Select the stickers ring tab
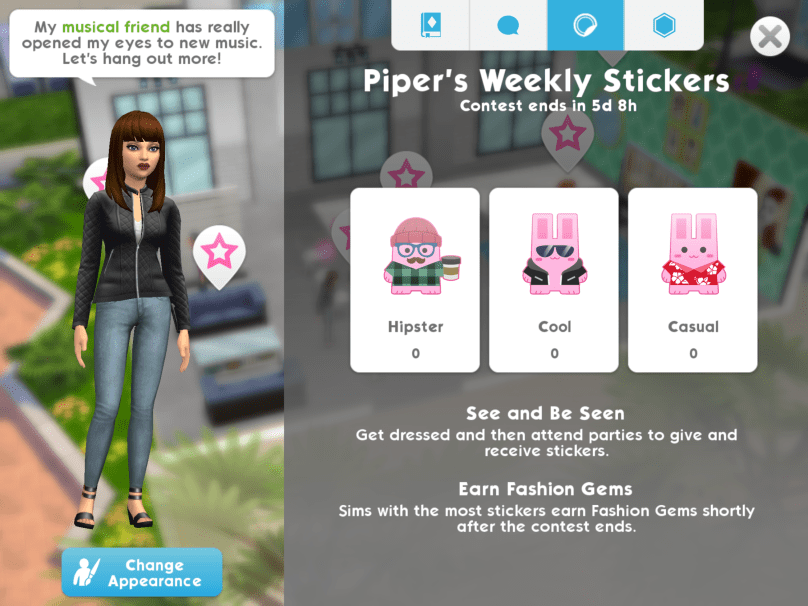 [x=586, y=25]
